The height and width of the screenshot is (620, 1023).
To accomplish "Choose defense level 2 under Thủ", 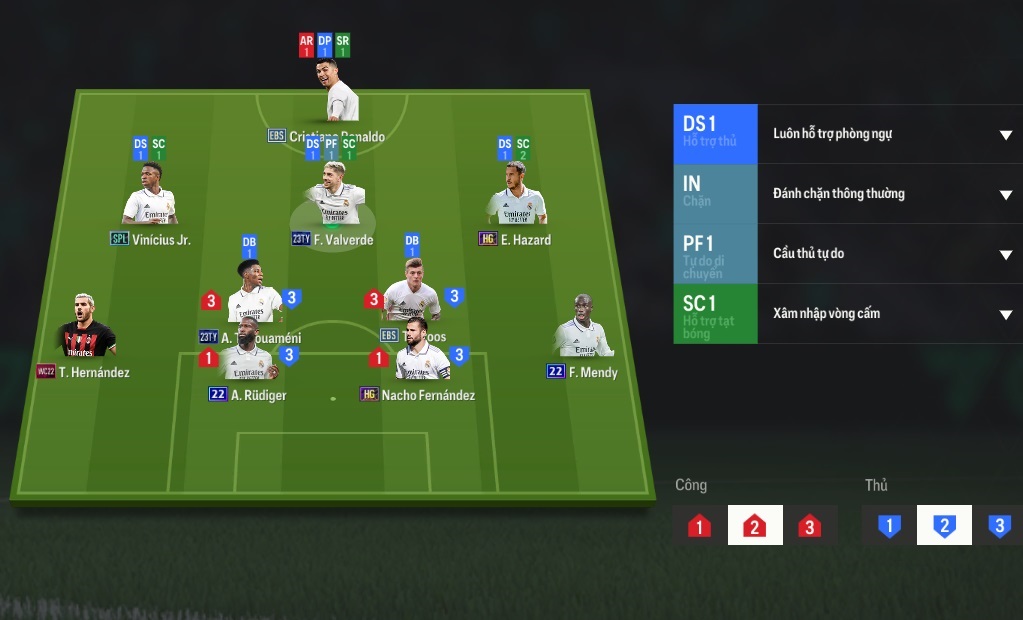I will (944, 526).
